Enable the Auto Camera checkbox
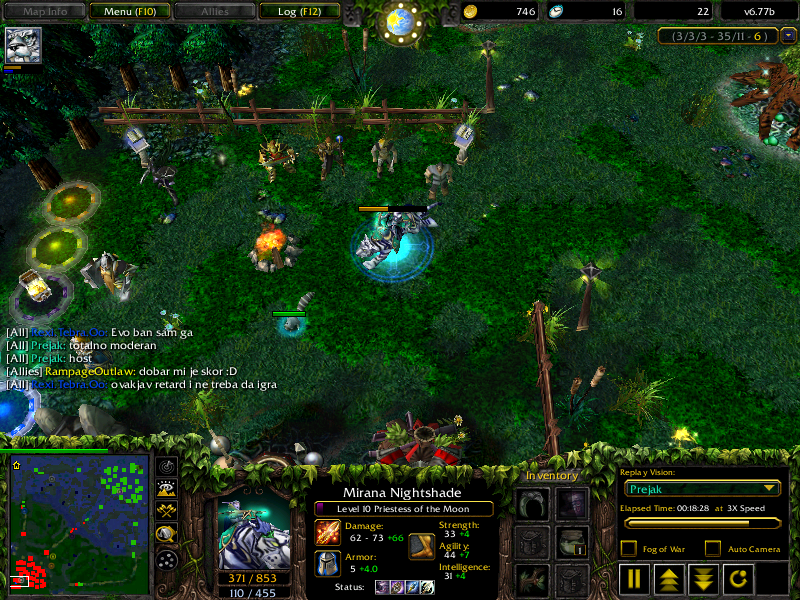 pyautogui.click(x=713, y=548)
